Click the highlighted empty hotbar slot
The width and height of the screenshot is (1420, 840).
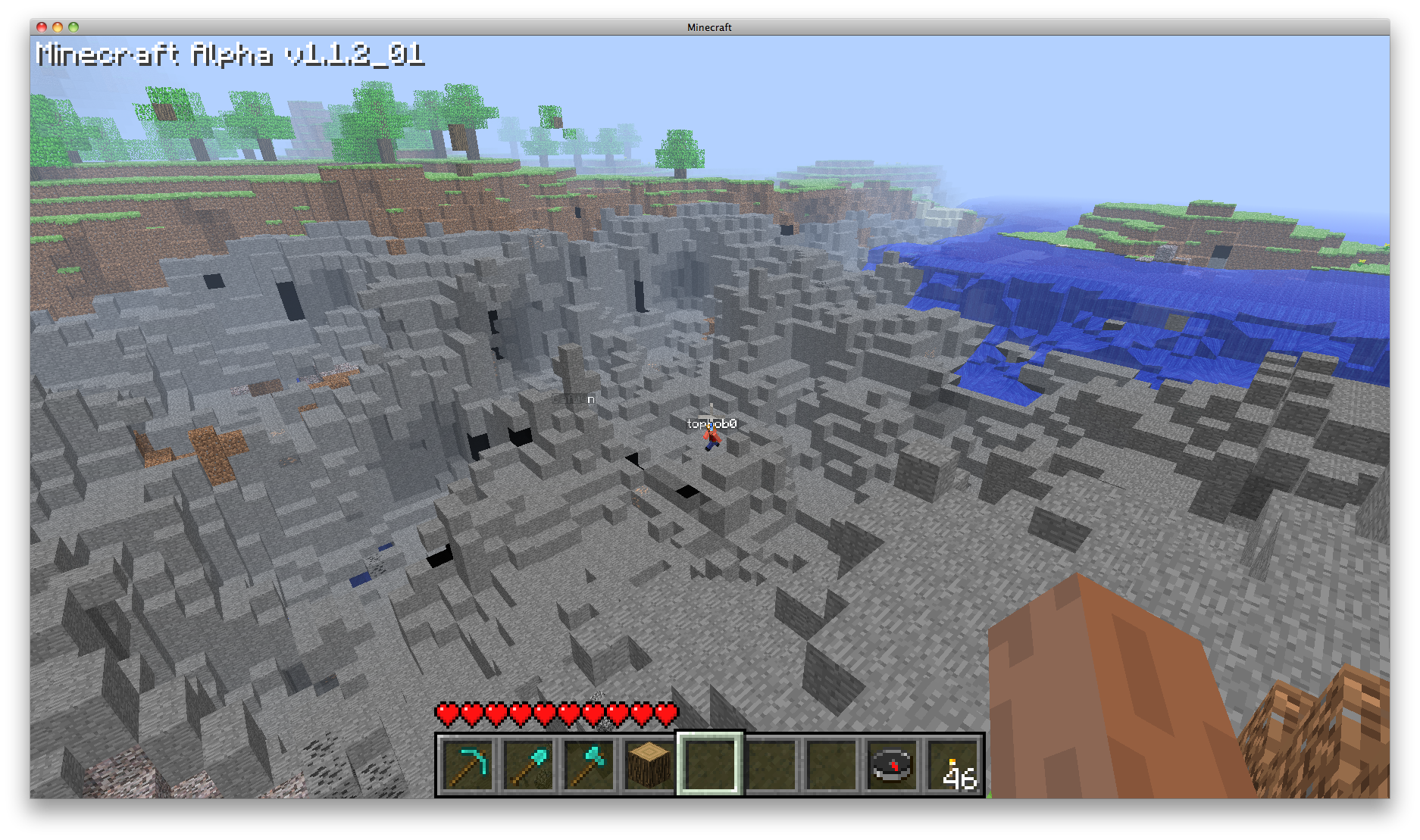tap(710, 765)
